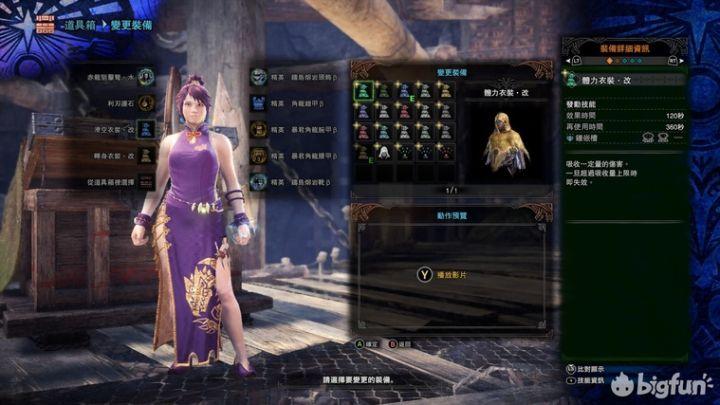Select the 利刃護石 charm slot
Viewport: 720px width, 405px height.
(146, 102)
